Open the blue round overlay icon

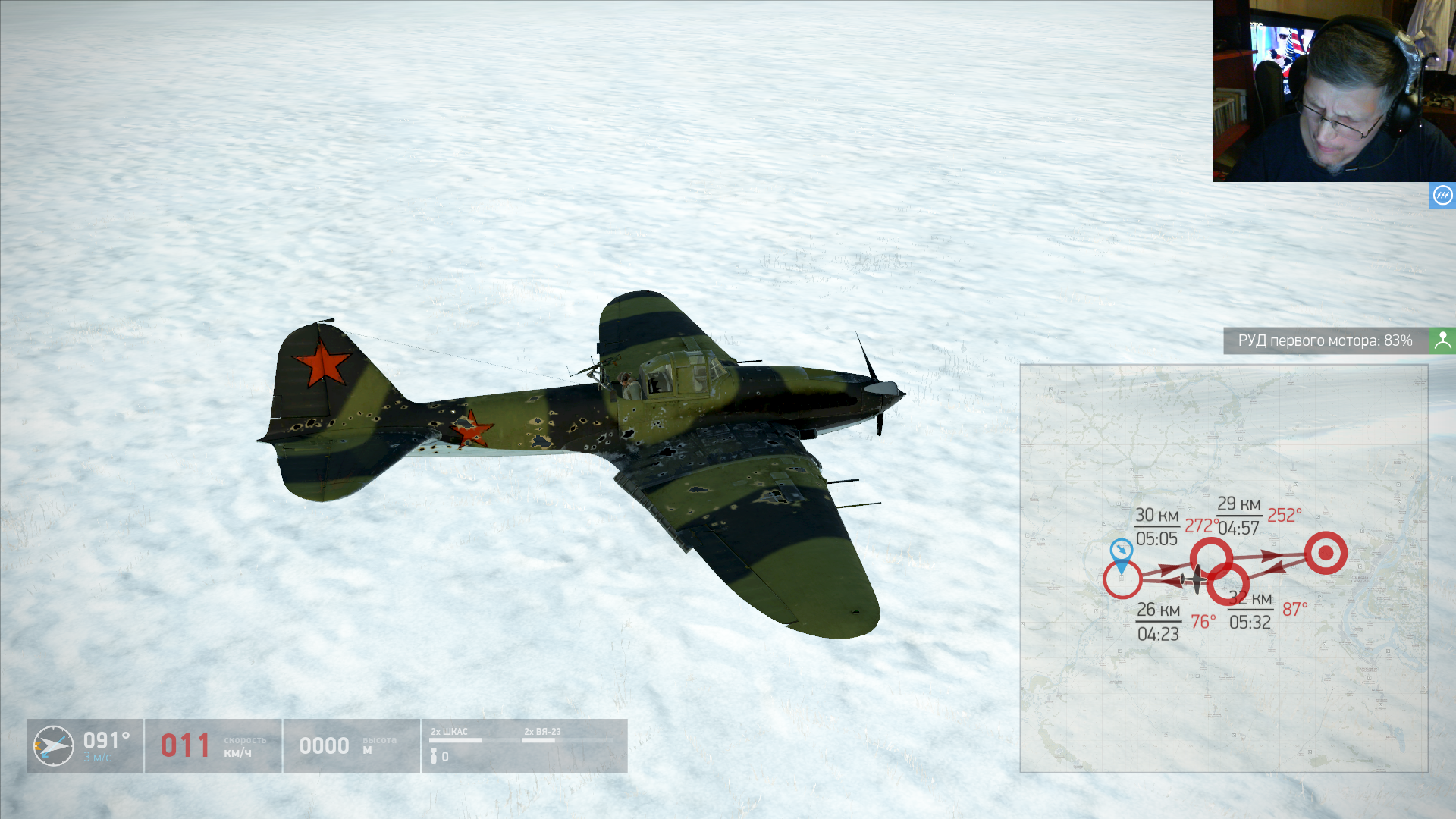pos(1442,196)
